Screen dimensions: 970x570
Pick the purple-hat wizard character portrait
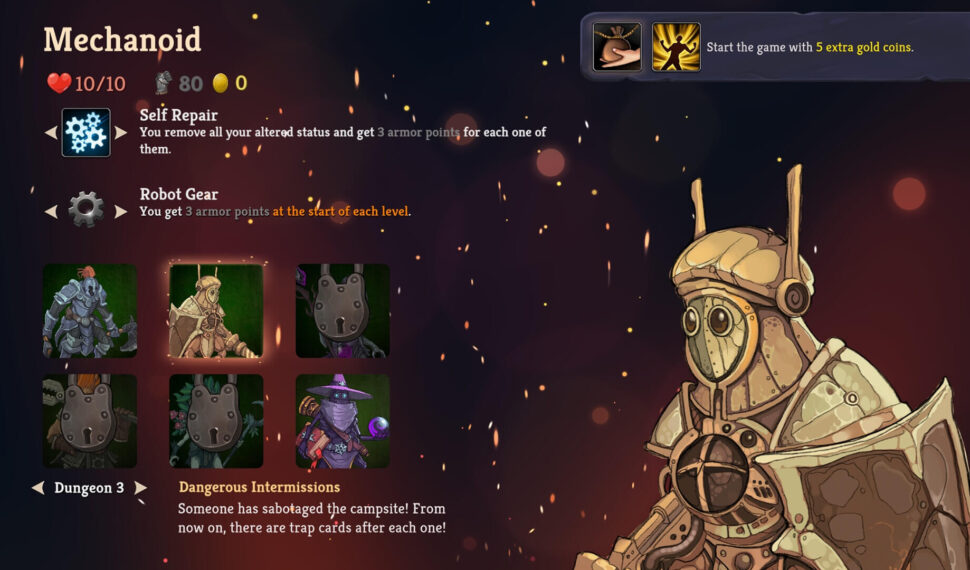[342, 421]
